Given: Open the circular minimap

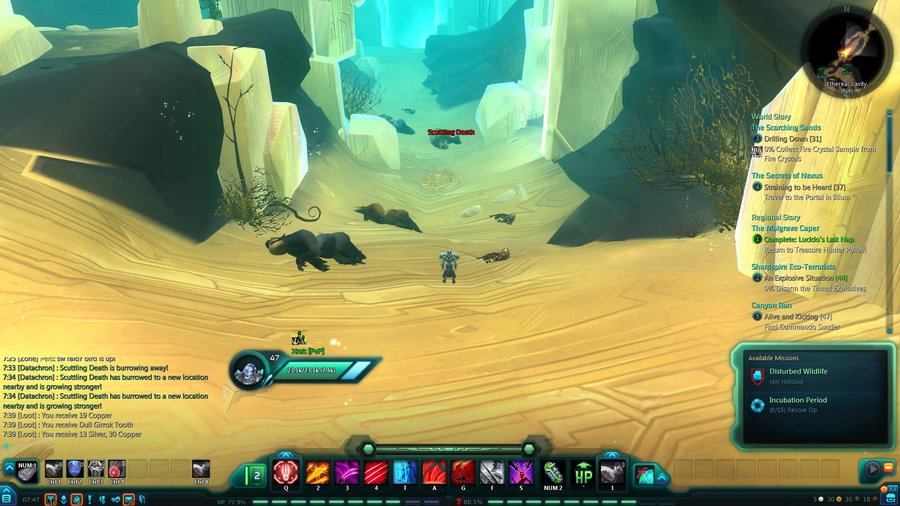Looking at the screenshot, I should 847,49.
